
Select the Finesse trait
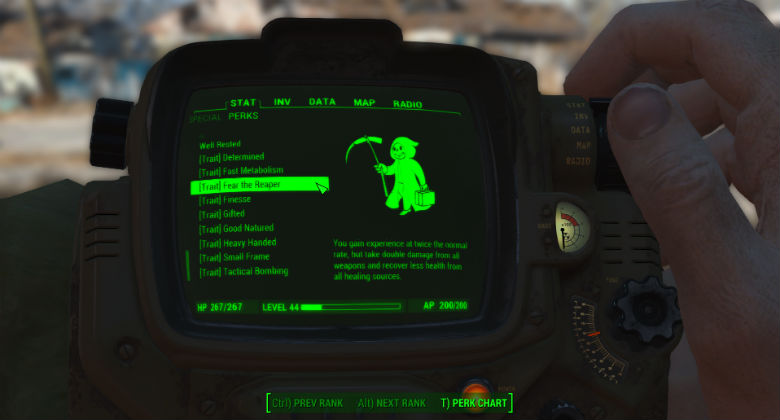pyautogui.click(x=225, y=200)
